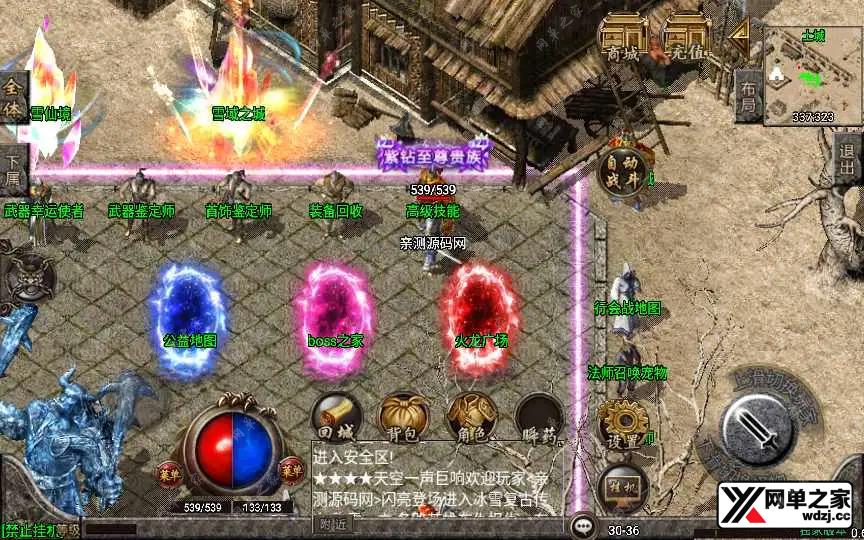Select the 附近 nearby chat channel
864x540 pixels.
(335, 524)
